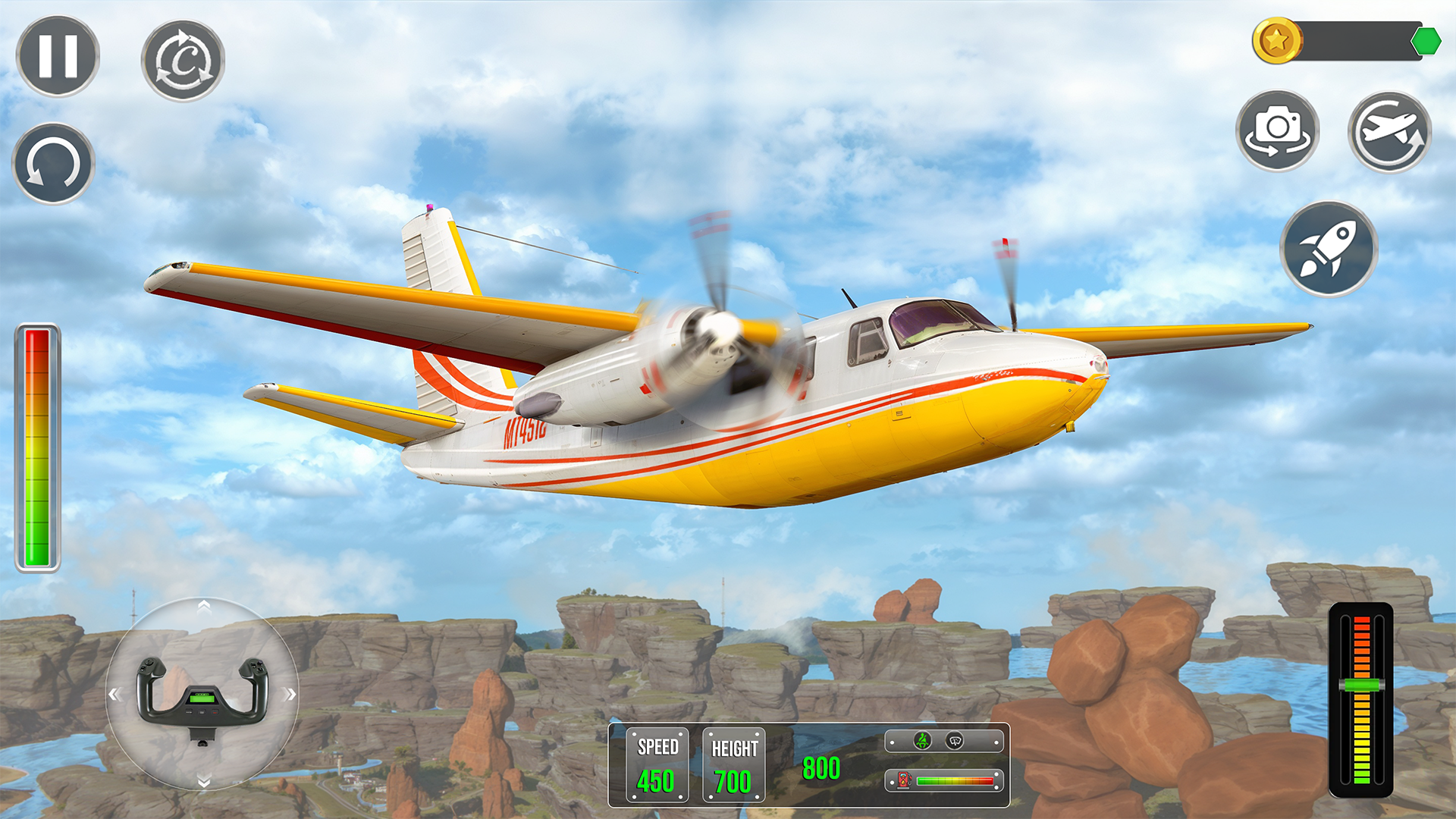Image resolution: width=1456 pixels, height=819 pixels.
Task: Select the fuel pump icon
Action: click(903, 781)
